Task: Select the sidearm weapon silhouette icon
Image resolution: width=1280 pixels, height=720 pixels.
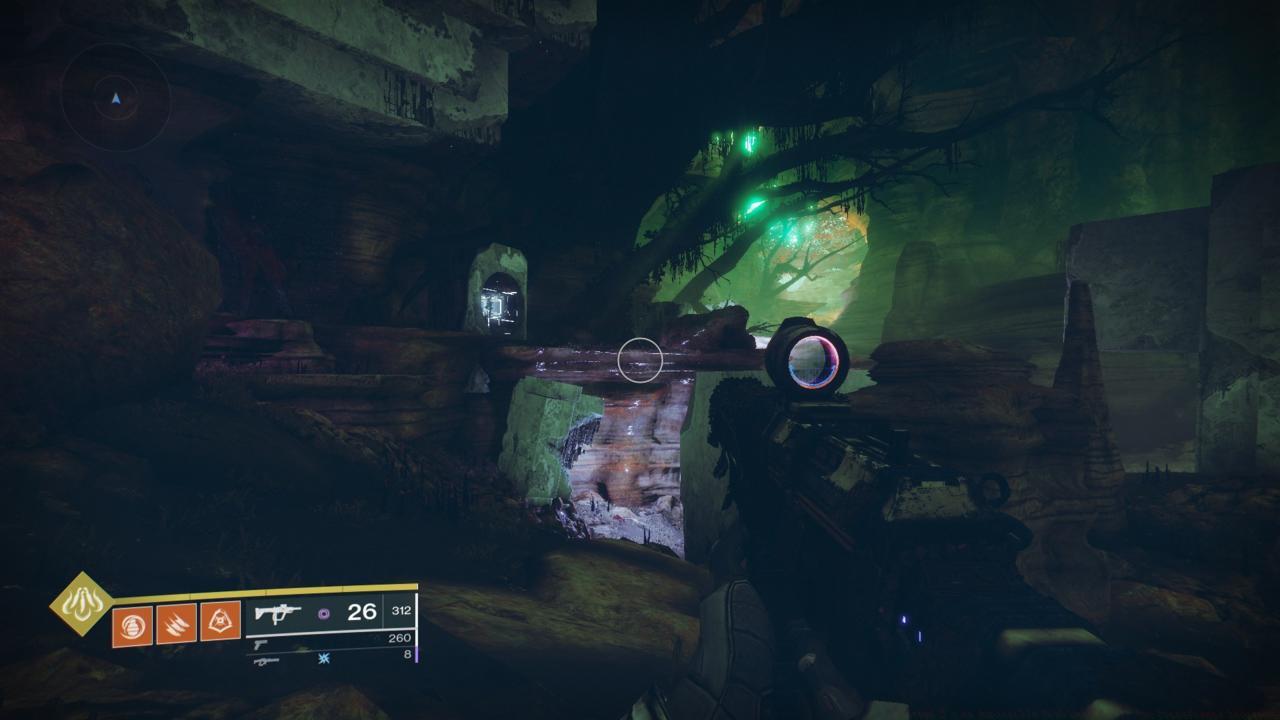Action: click(261, 644)
